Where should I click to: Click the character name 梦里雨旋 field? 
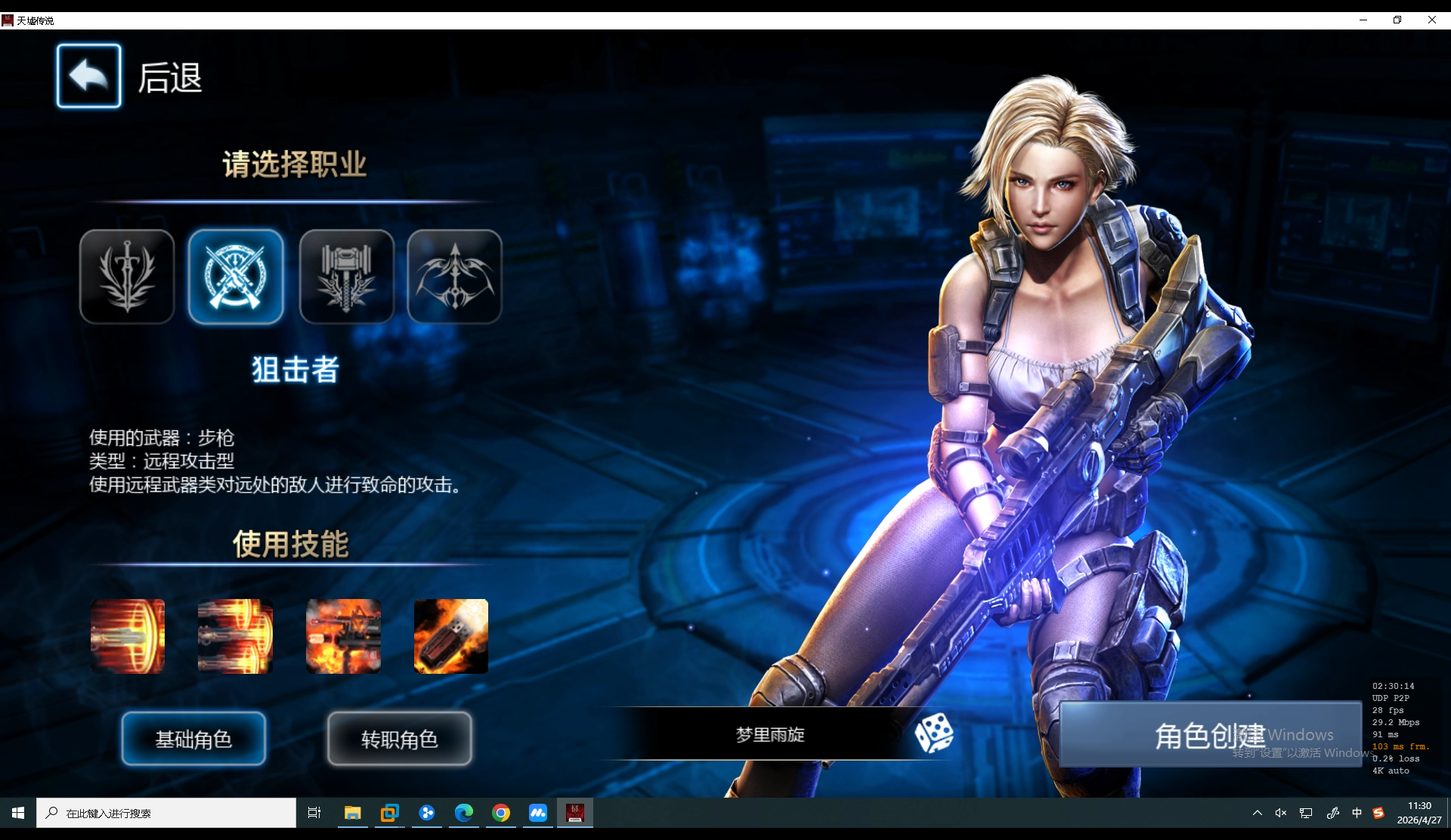770,733
